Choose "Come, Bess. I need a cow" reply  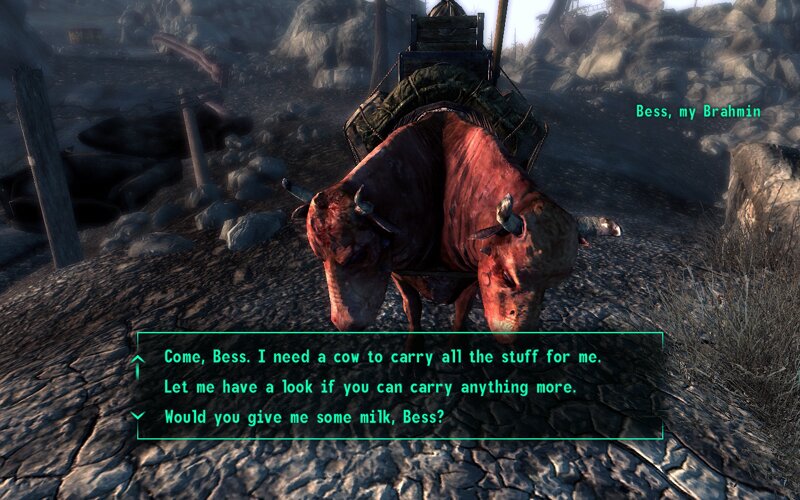(382, 356)
